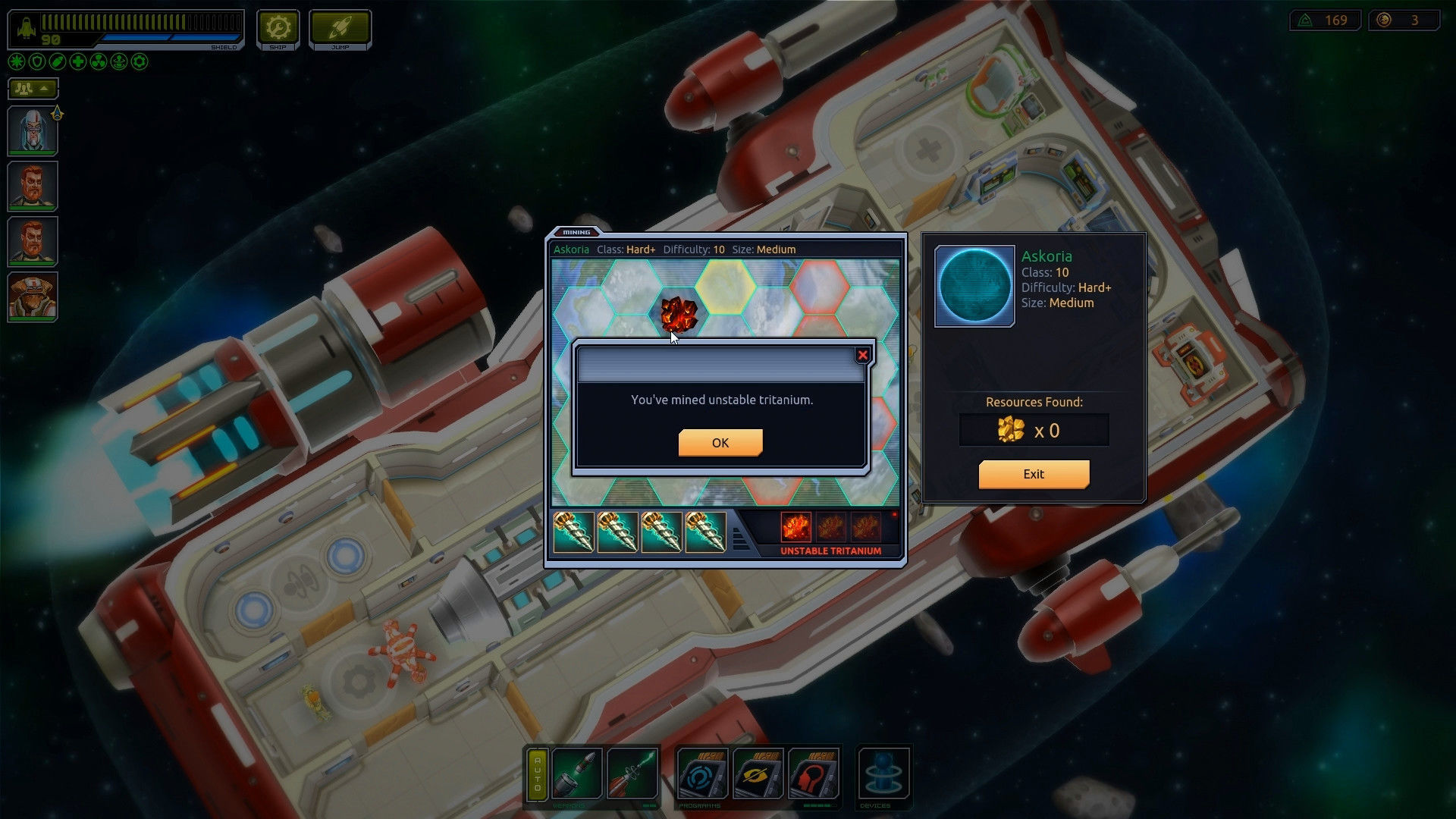
Task: Click the green medical cross status icon
Action: click(x=78, y=62)
